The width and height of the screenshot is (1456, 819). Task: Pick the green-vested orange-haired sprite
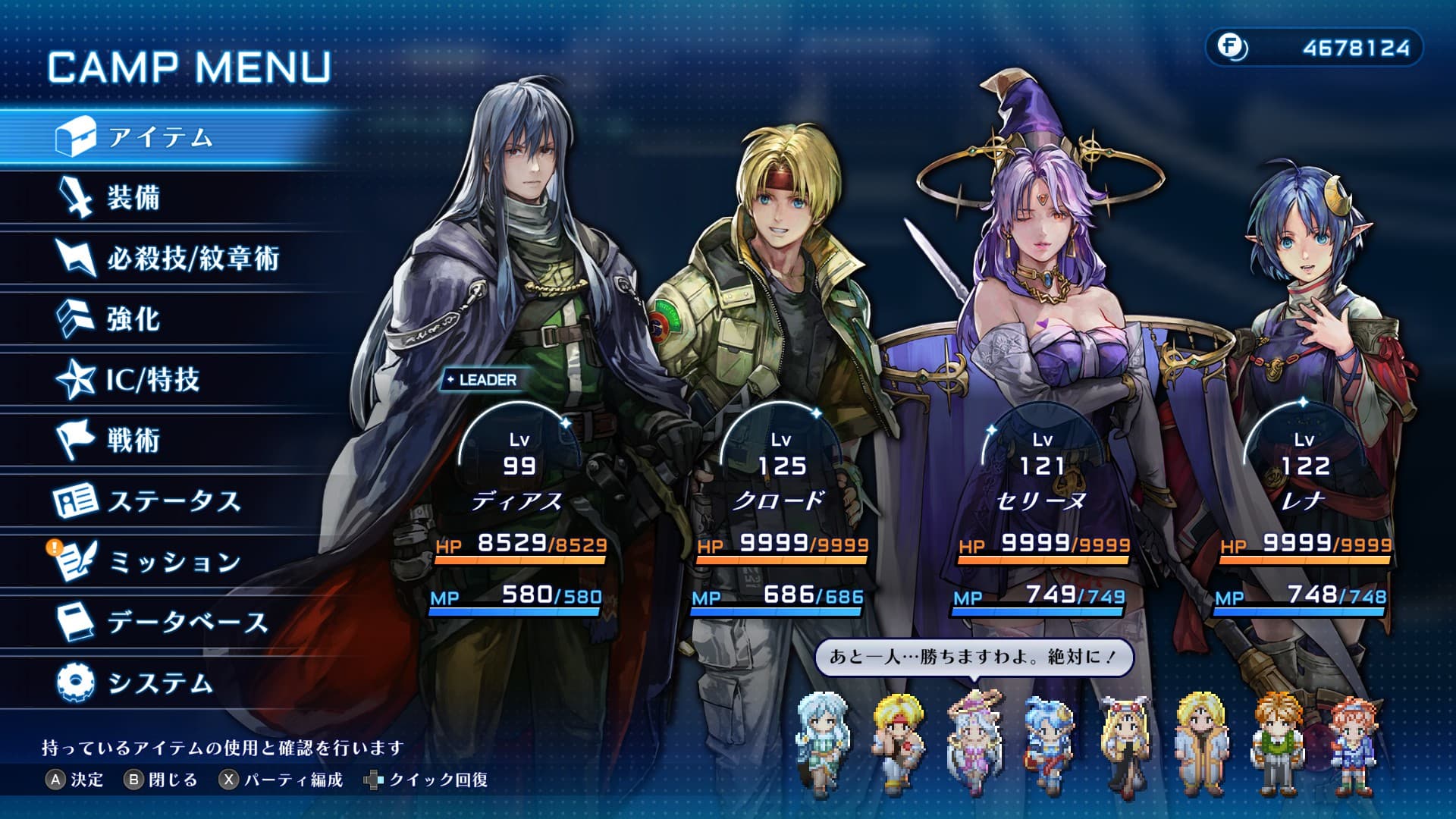(x=1278, y=744)
